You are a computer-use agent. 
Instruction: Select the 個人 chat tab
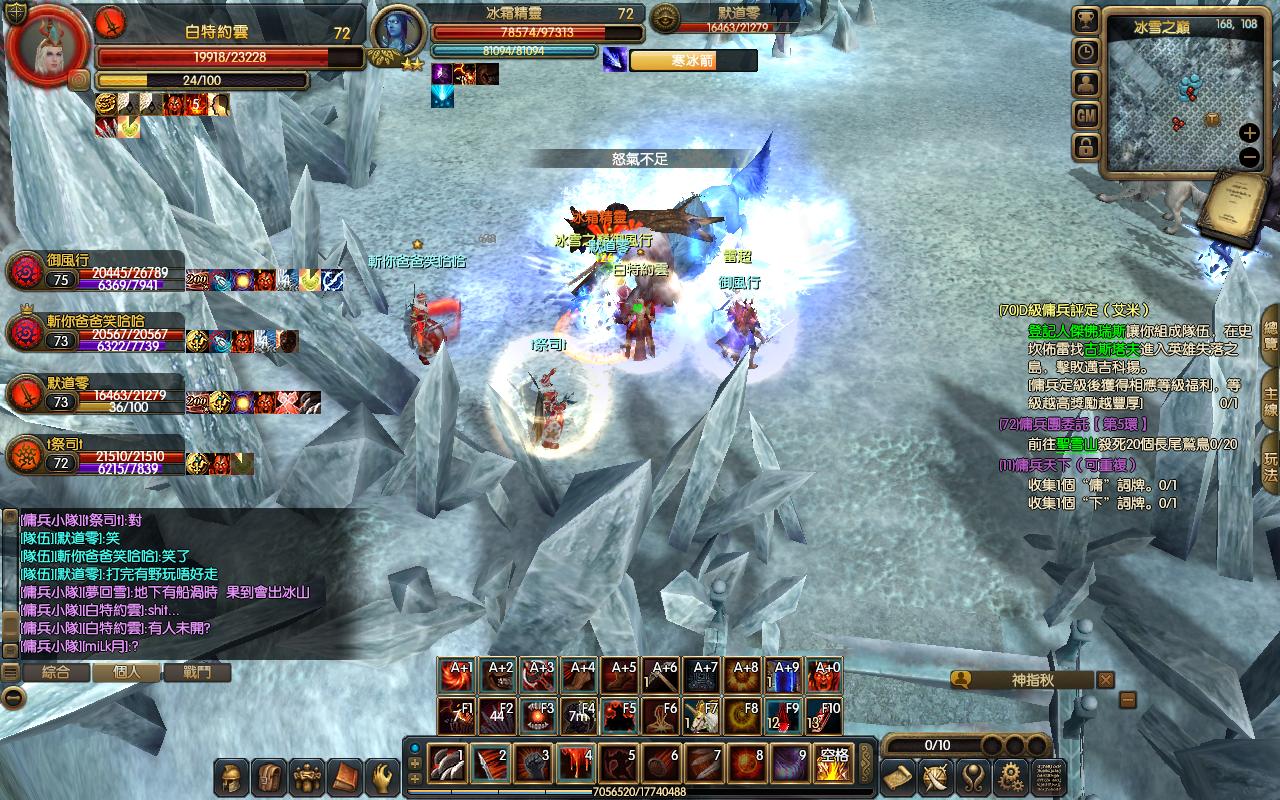click(127, 672)
